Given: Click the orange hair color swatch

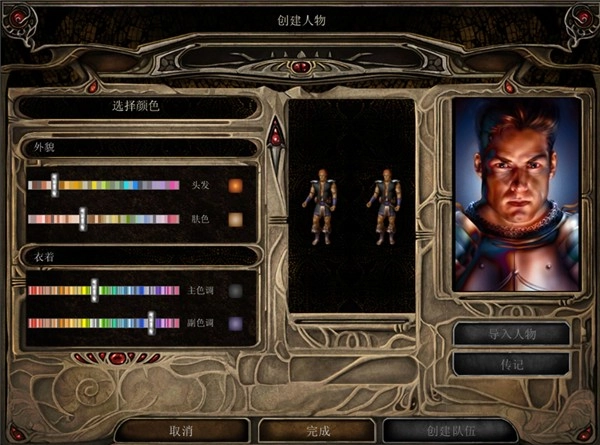Looking at the screenshot, I should [236, 186].
